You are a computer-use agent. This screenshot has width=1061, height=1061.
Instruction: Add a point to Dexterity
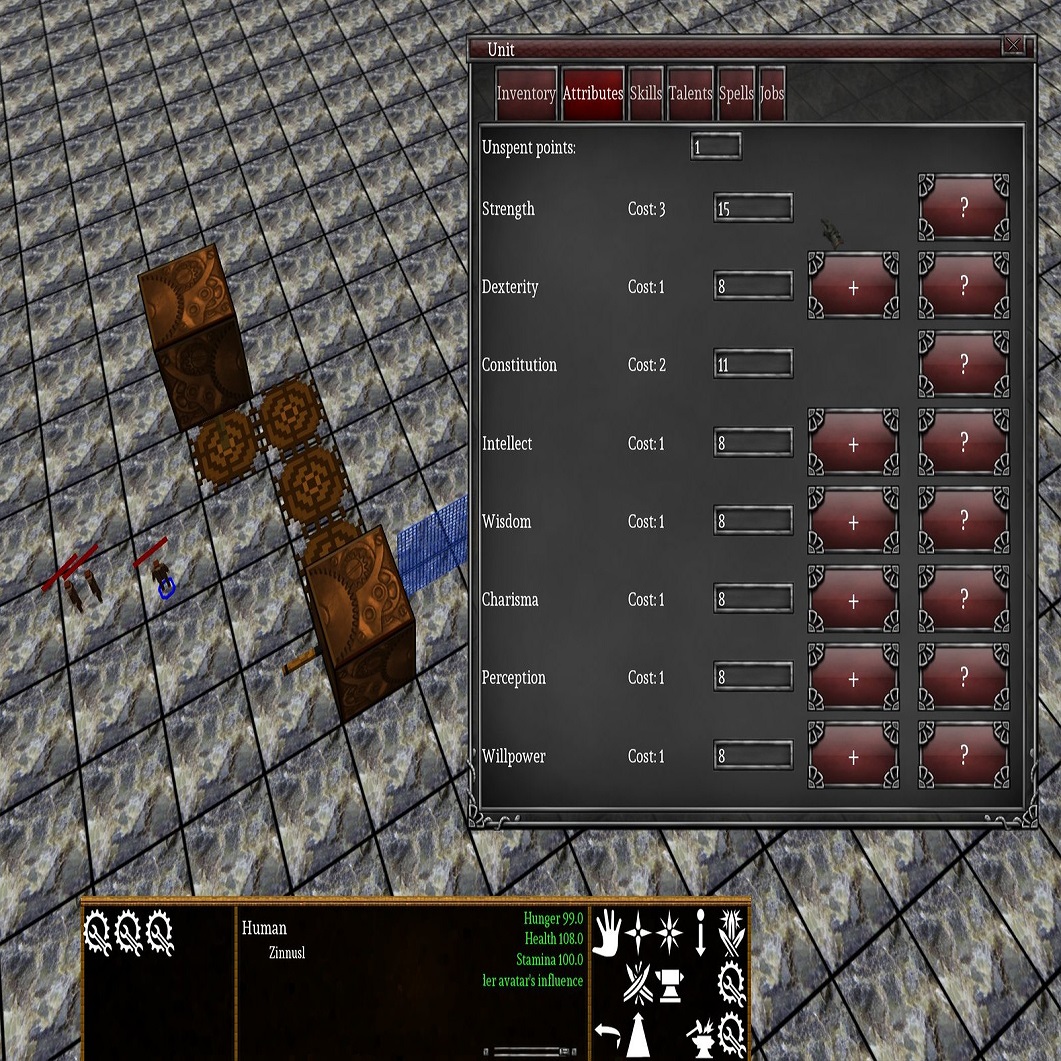point(853,287)
